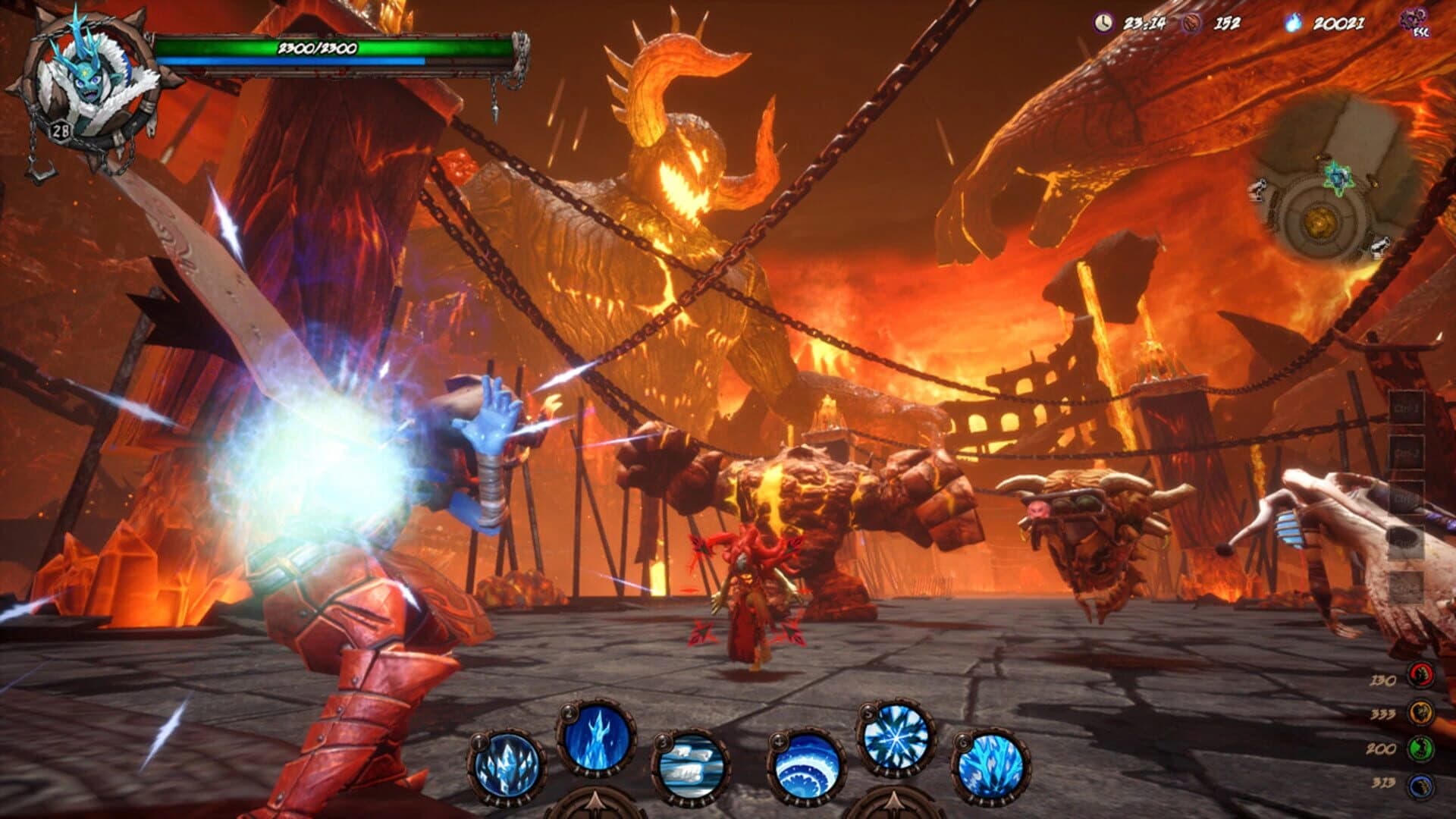Cast the snowflake burst skill in slot 5
The width and height of the screenshot is (1456, 819).
[x=895, y=736]
